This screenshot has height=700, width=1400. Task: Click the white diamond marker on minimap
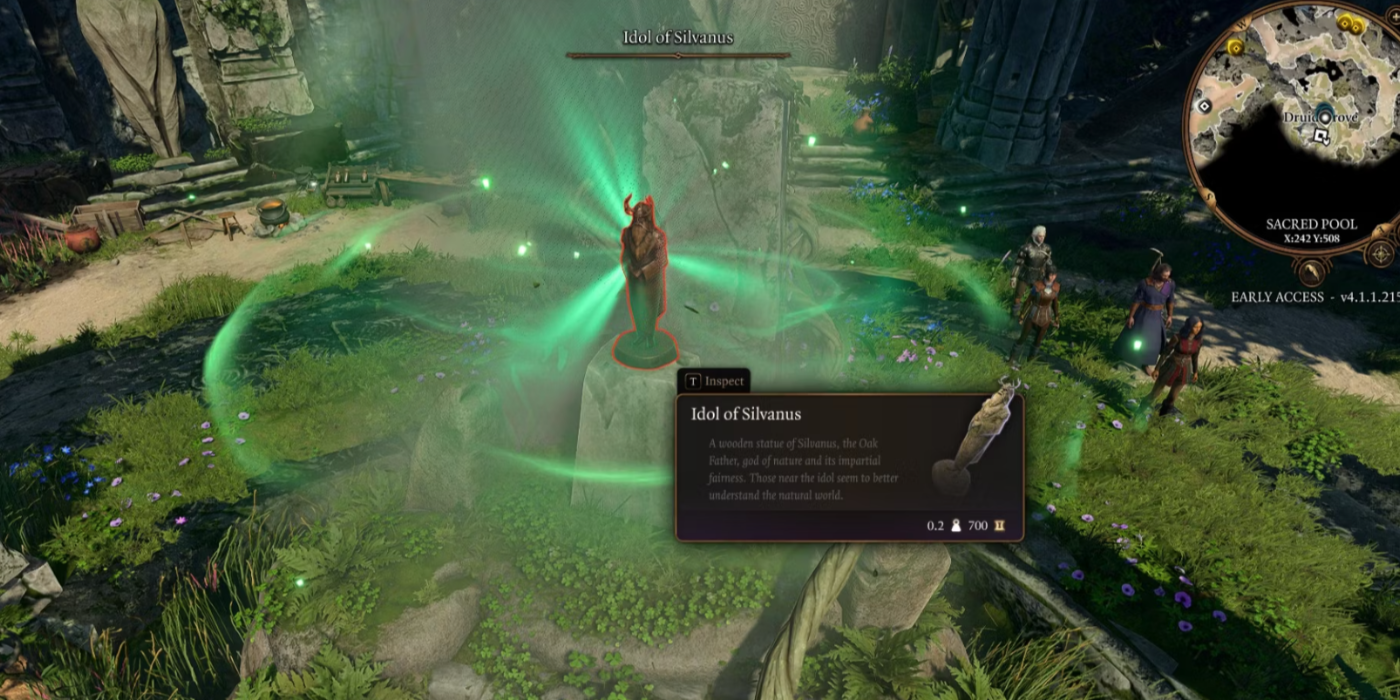coord(1205,106)
